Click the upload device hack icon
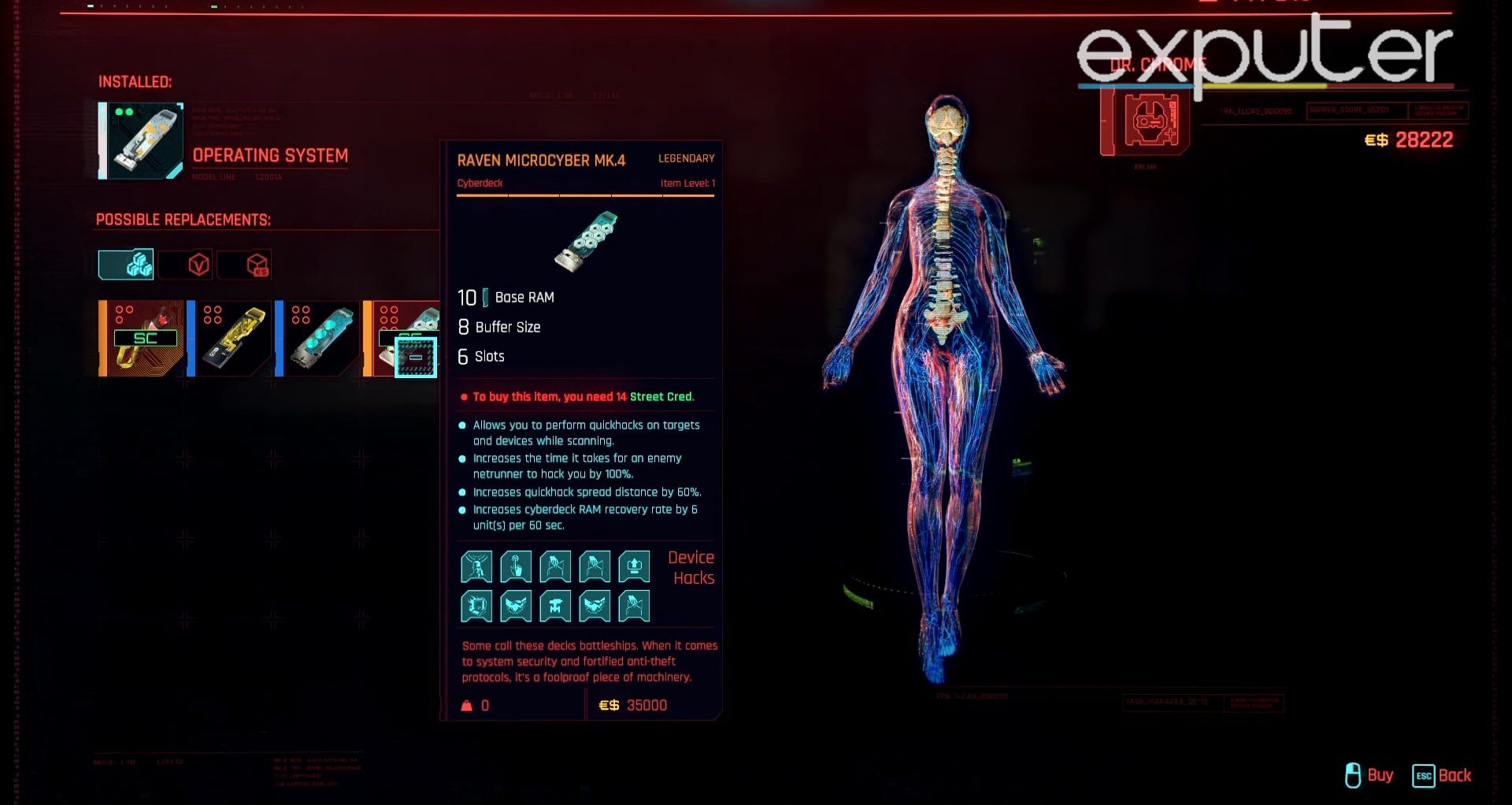The image size is (1512, 805). point(634,566)
